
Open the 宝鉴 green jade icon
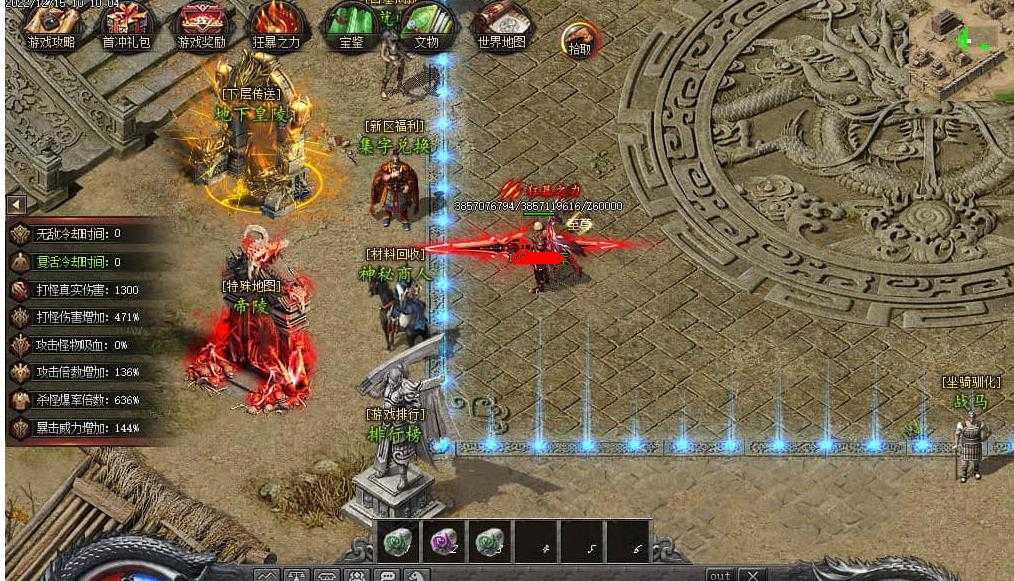click(x=351, y=24)
